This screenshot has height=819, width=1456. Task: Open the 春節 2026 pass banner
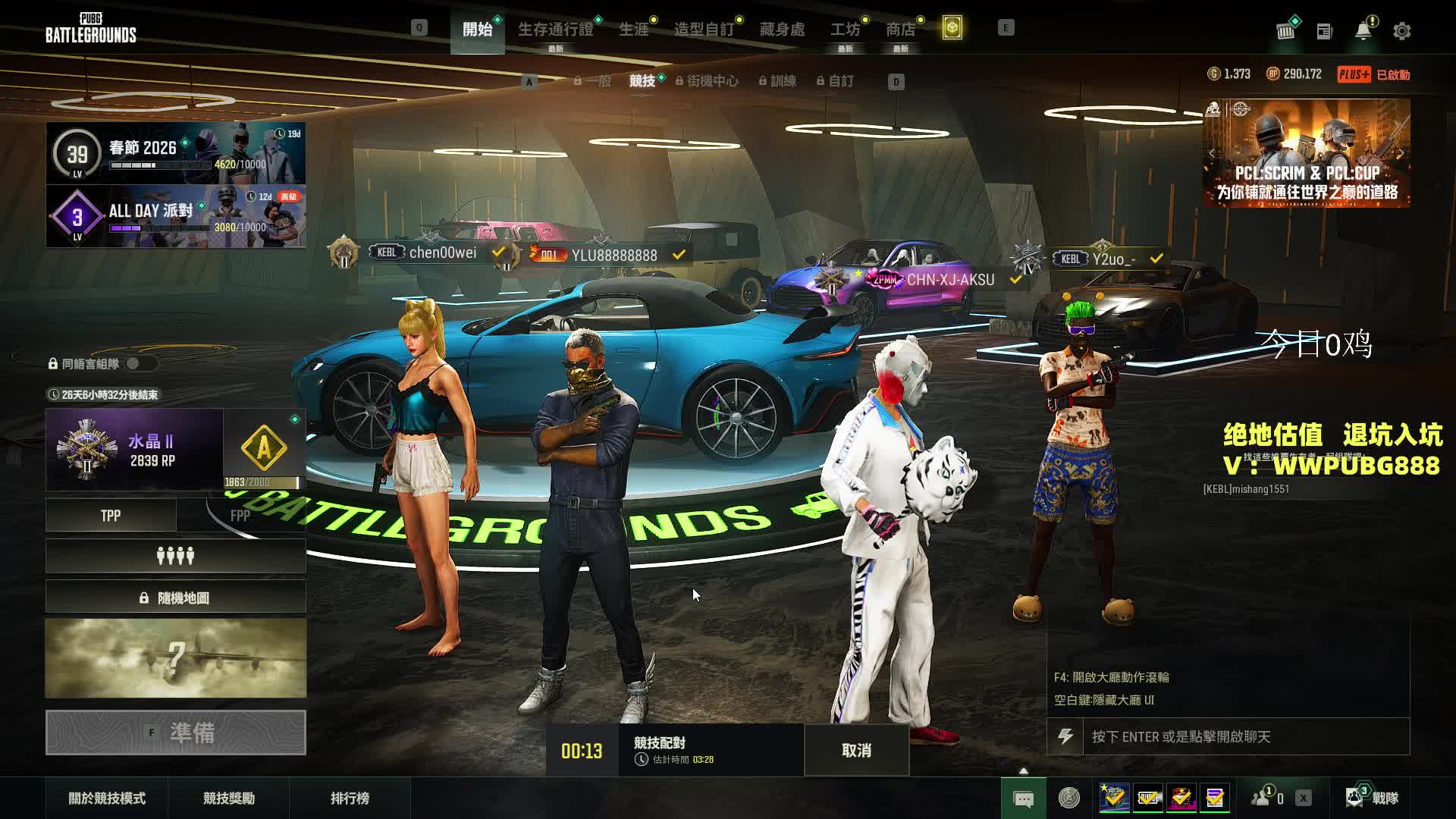pyautogui.click(x=176, y=153)
